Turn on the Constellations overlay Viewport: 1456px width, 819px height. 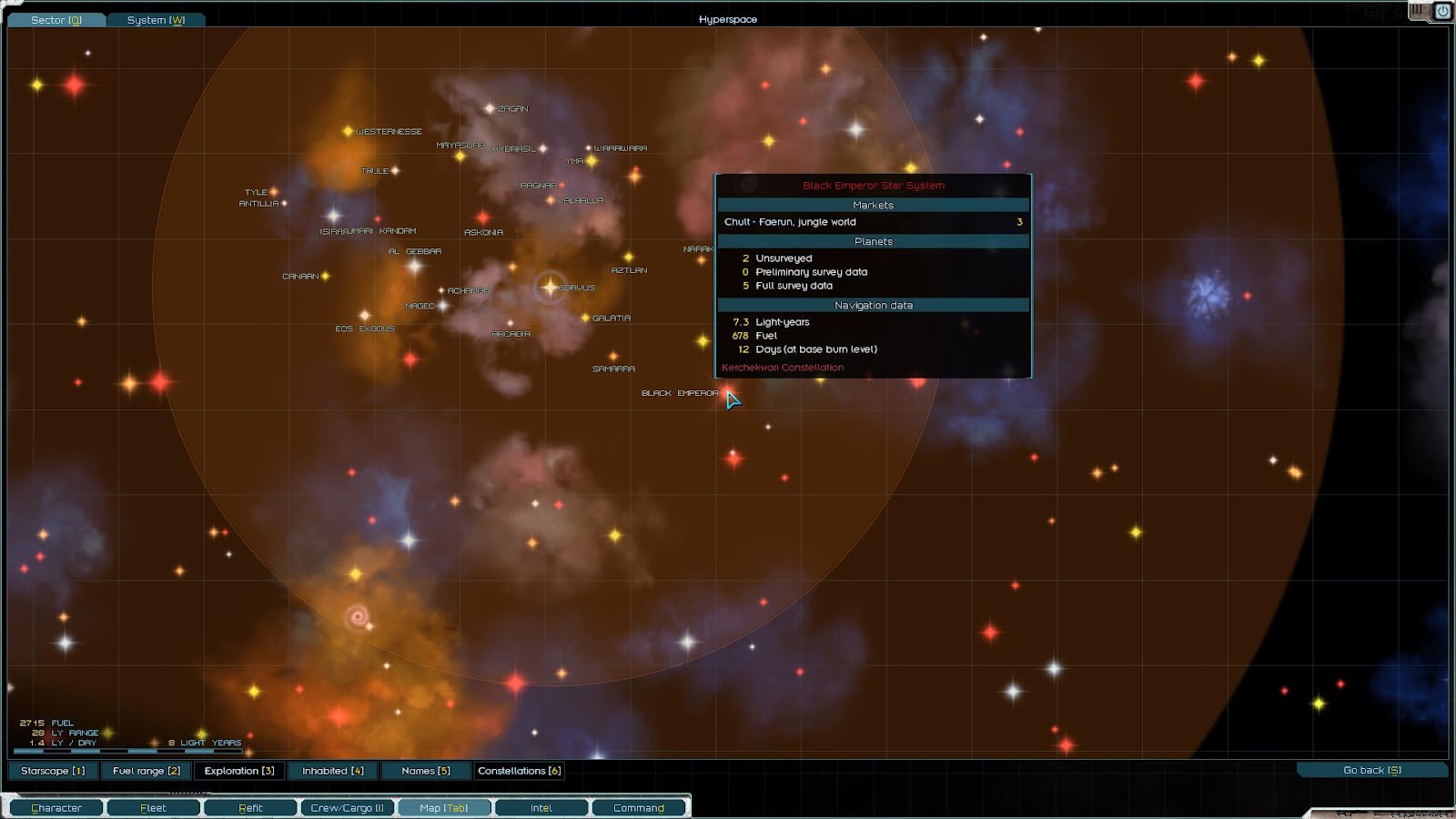[x=520, y=771]
